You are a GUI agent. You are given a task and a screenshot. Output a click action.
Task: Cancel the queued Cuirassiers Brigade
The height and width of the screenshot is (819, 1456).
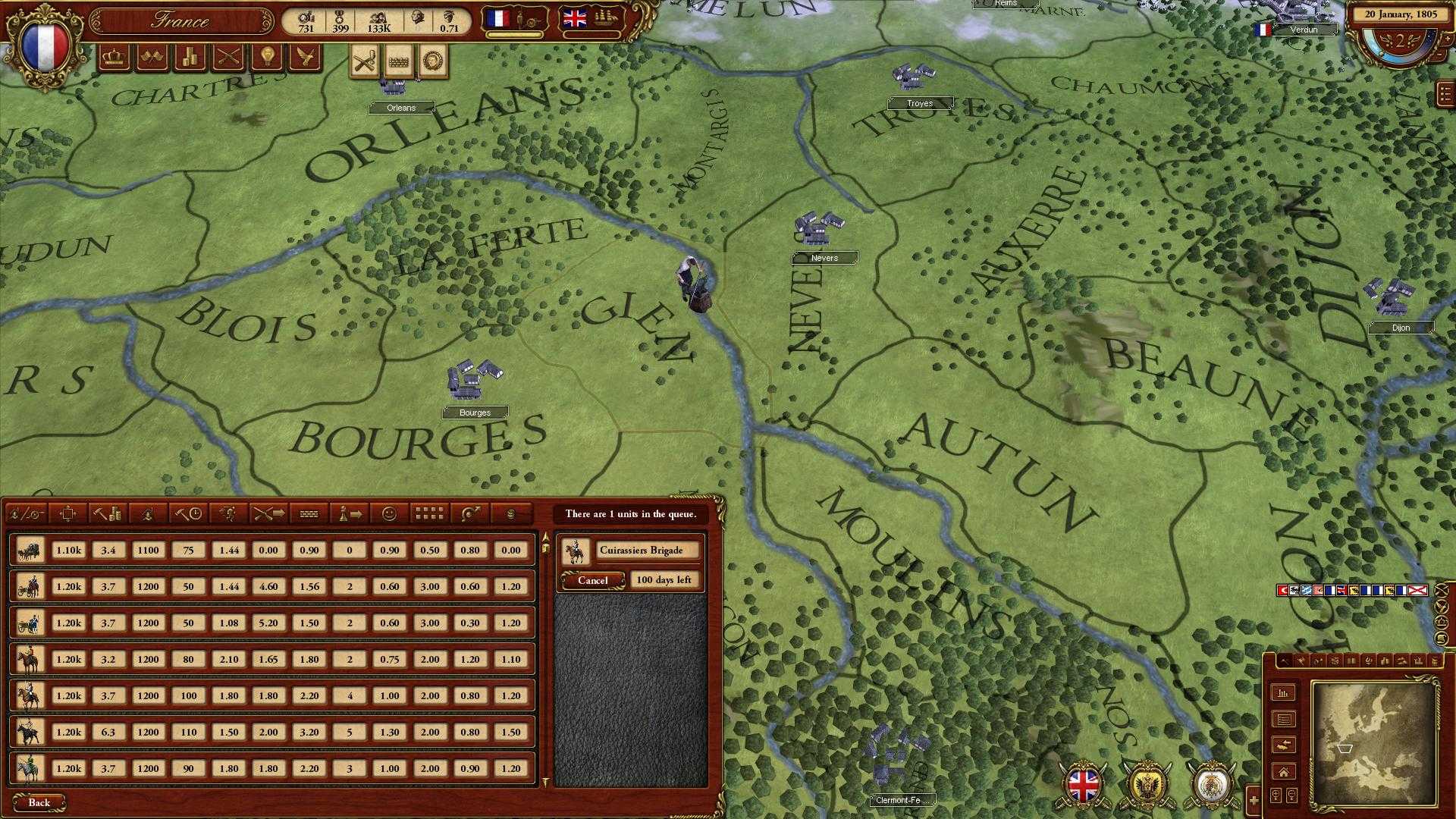point(591,579)
